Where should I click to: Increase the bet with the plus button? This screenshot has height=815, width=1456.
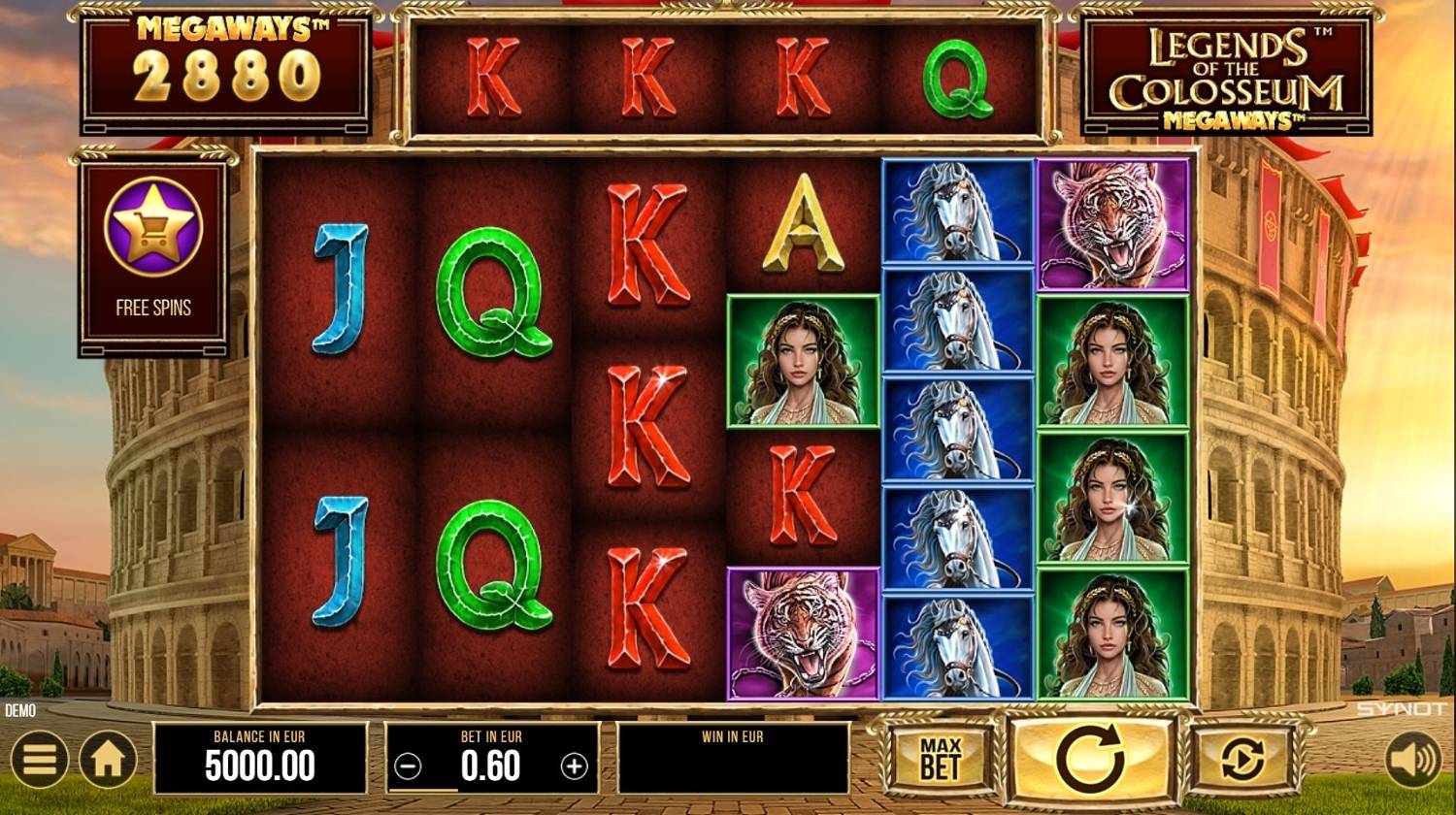coord(575,766)
